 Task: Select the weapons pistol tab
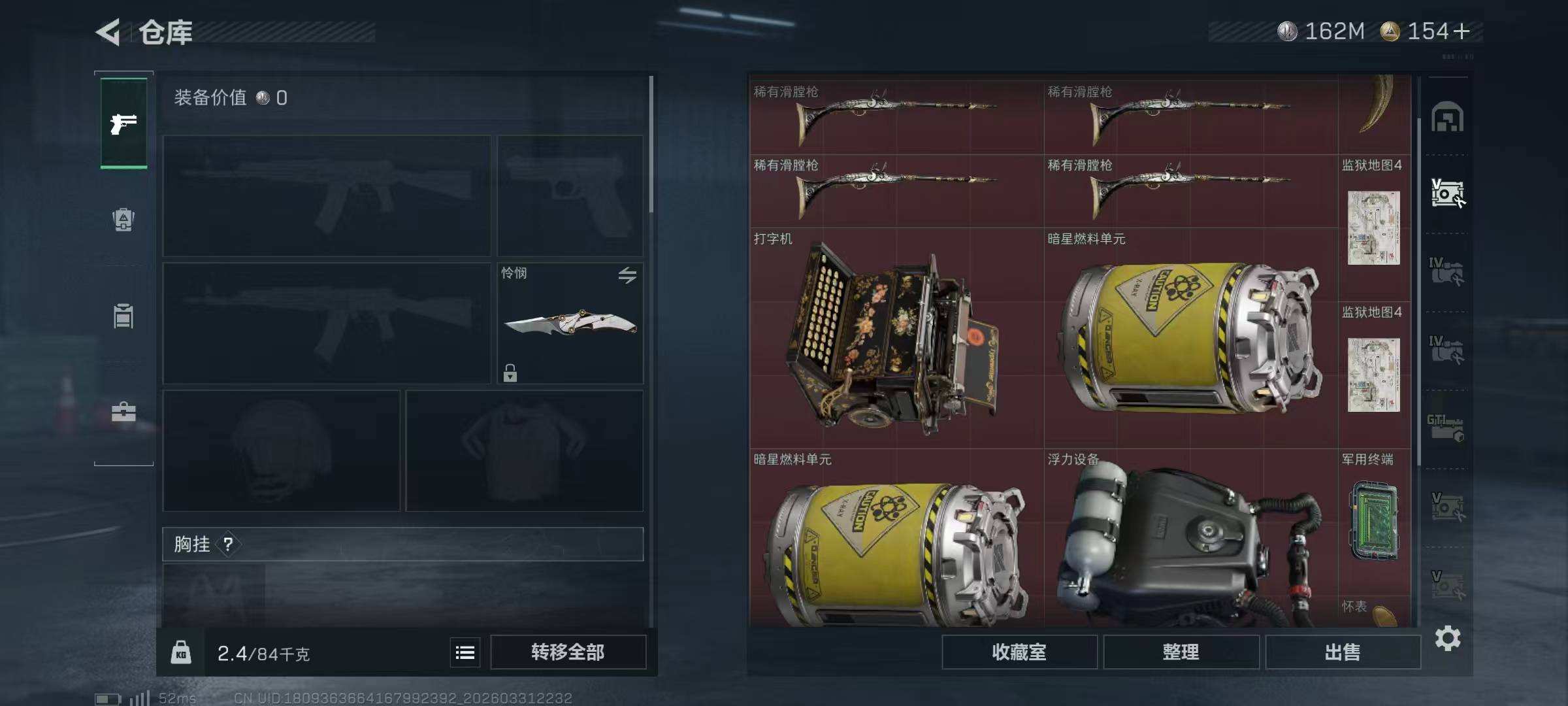(x=123, y=123)
